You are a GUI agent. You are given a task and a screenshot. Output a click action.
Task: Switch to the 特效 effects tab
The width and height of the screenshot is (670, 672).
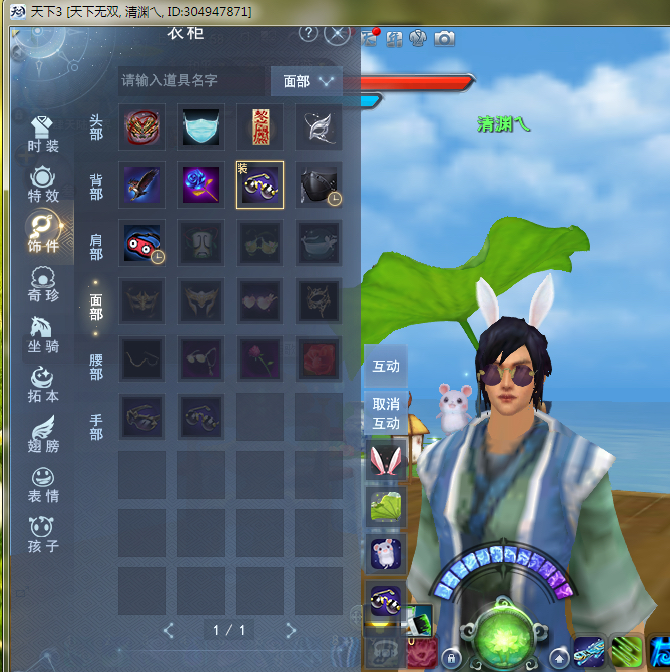(x=43, y=185)
